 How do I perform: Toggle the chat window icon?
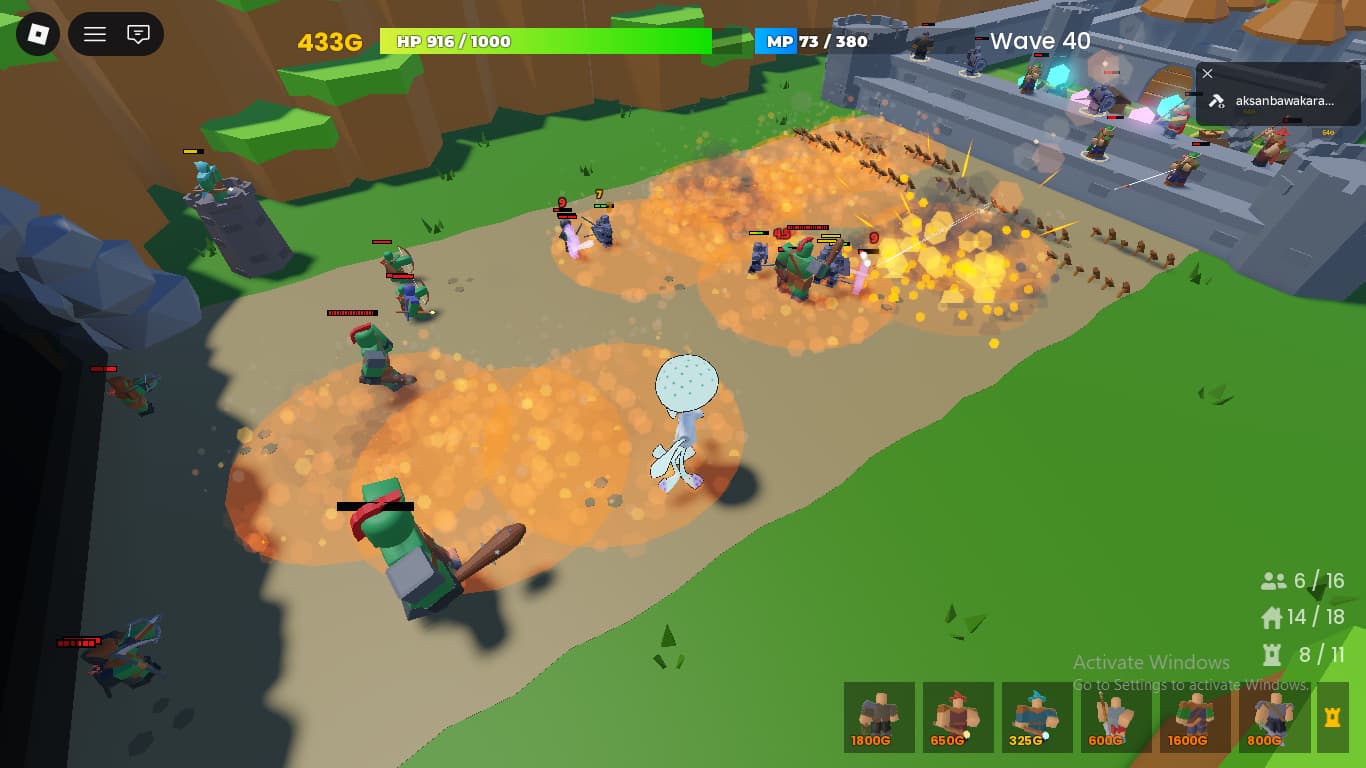click(138, 34)
